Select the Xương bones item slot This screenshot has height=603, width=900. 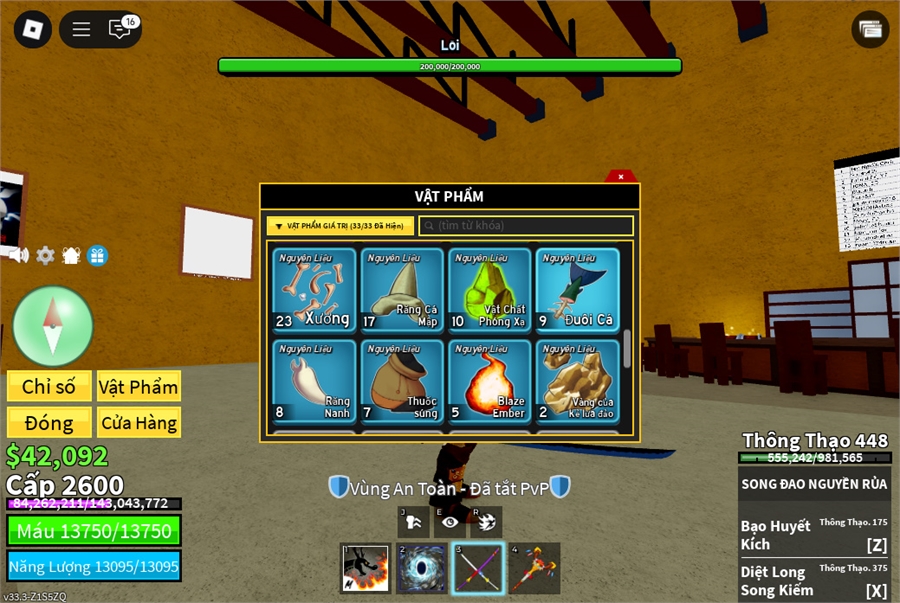314,289
